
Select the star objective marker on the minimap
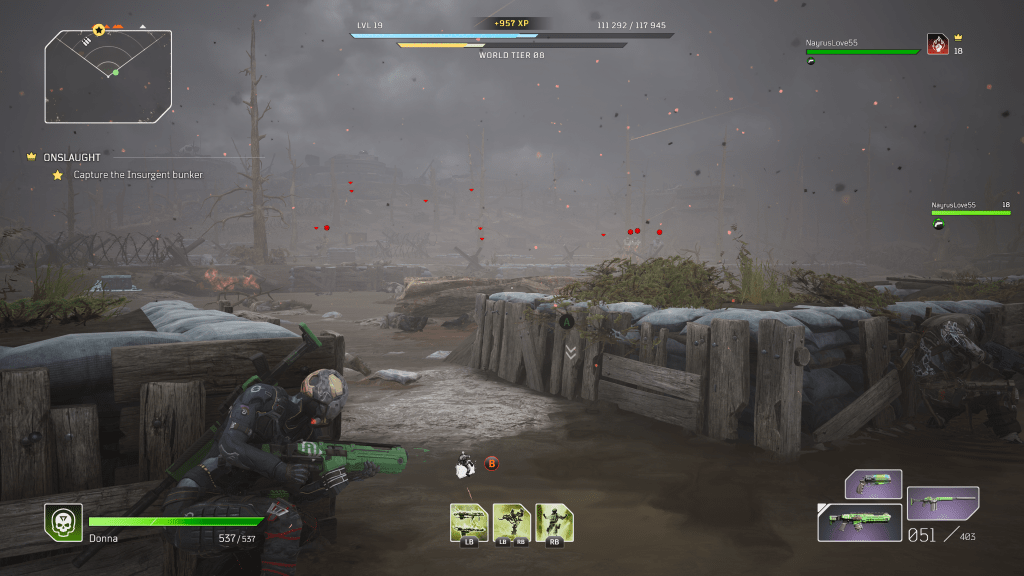[98, 31]
